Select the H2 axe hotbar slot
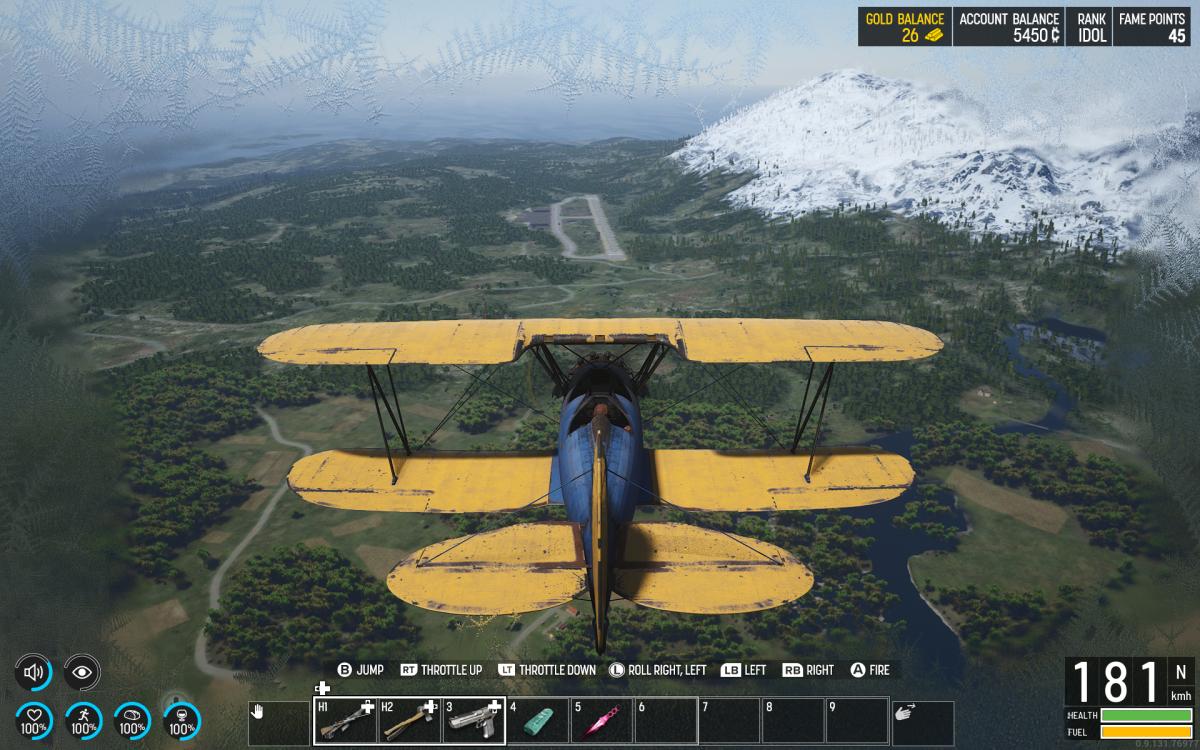 [x=409, y=720]
